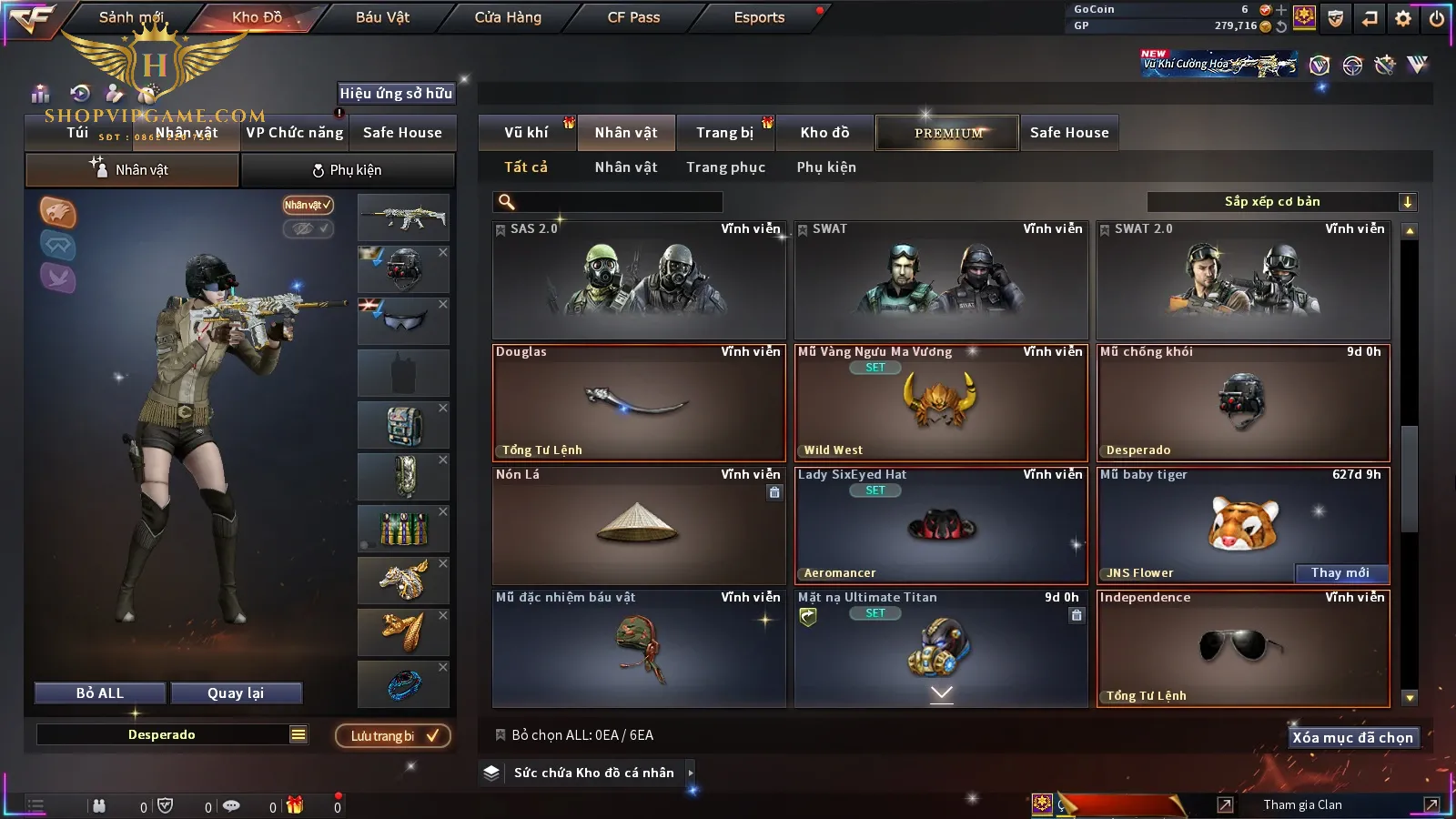Image resolution: width=1456 pixels, height=819 pixels.
Task: Open the Báu Vật menu
Action: pyautogui.click(x=382, y=17)
